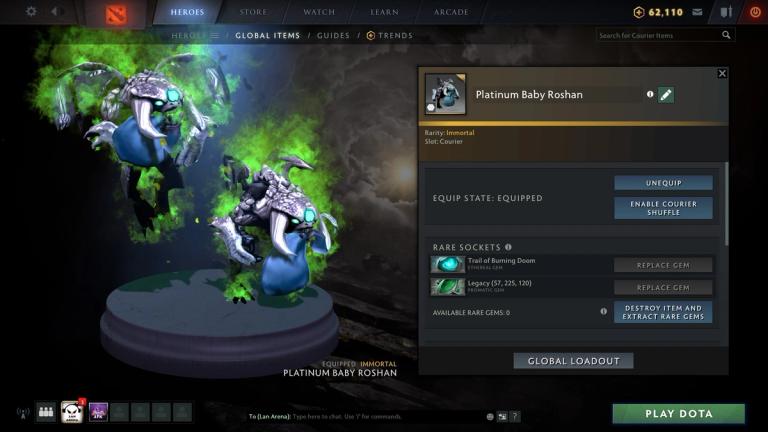The width and height of the screenshot is (768, 432).
Task: Open the Watch tab
Action: click(x=319, y=12)
